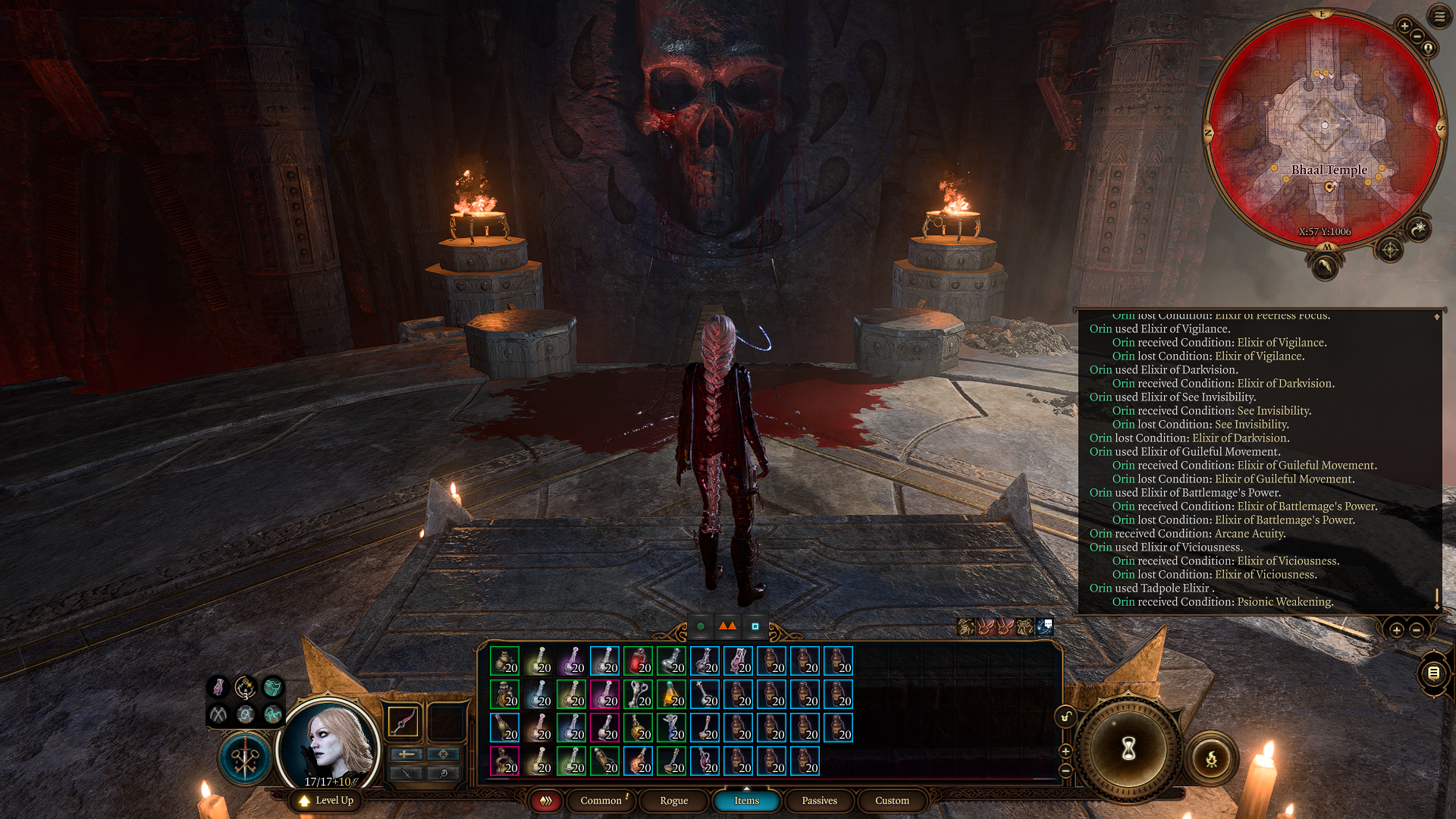Zoom in the minimap
Screen dimensions: 1456x819
click(1404, 27)
